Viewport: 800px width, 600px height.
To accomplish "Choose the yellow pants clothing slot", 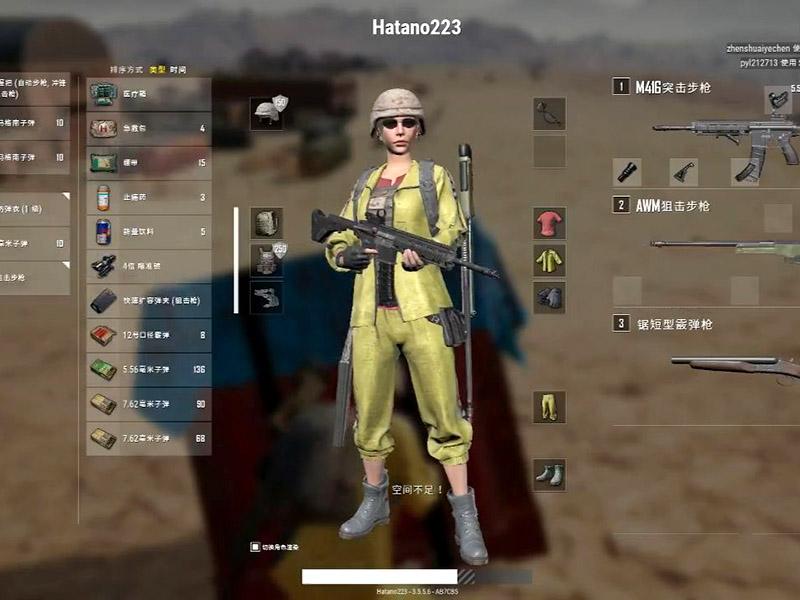I will (x=549, y=406).
